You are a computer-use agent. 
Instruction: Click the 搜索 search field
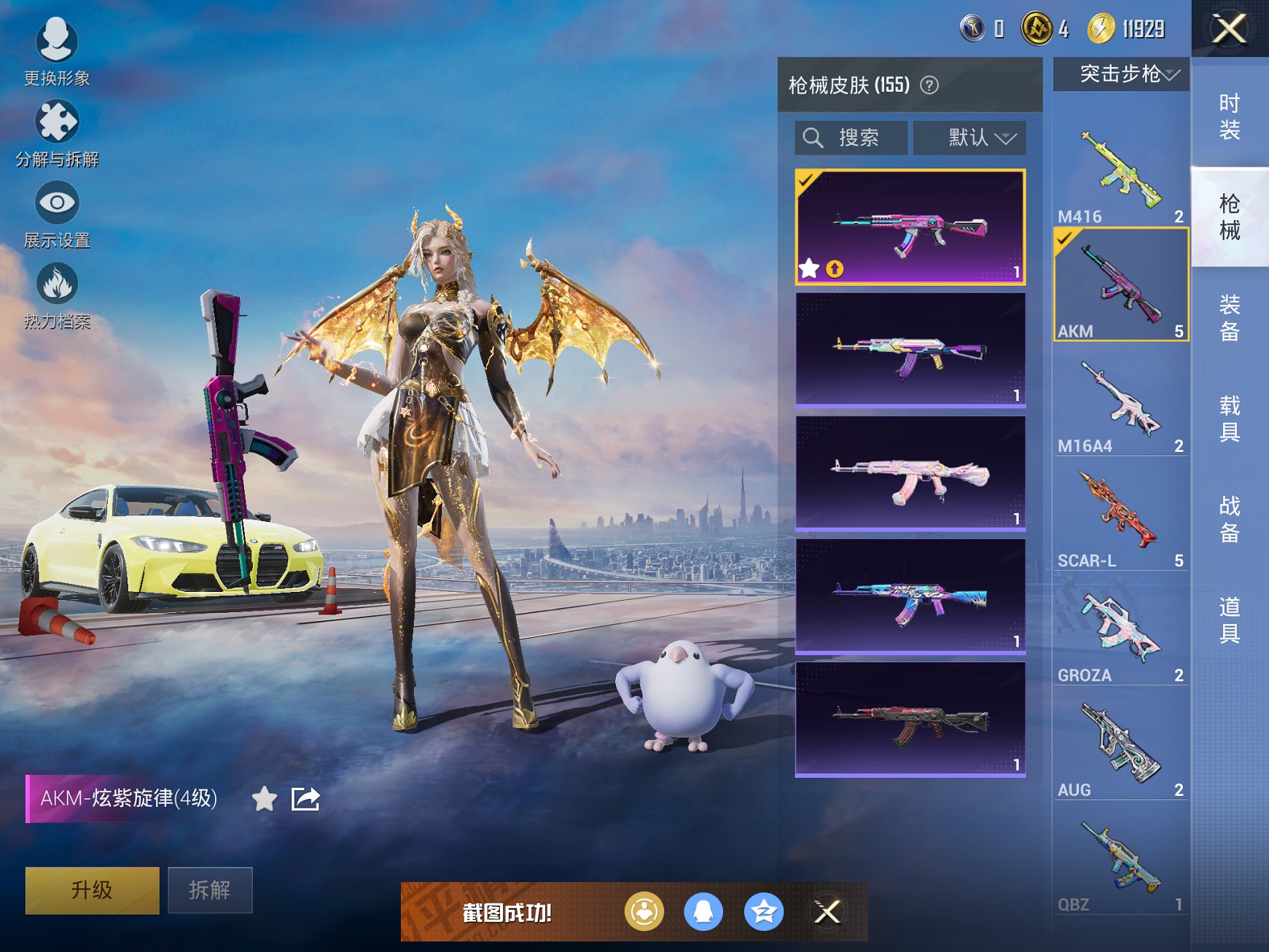point(851,137)
